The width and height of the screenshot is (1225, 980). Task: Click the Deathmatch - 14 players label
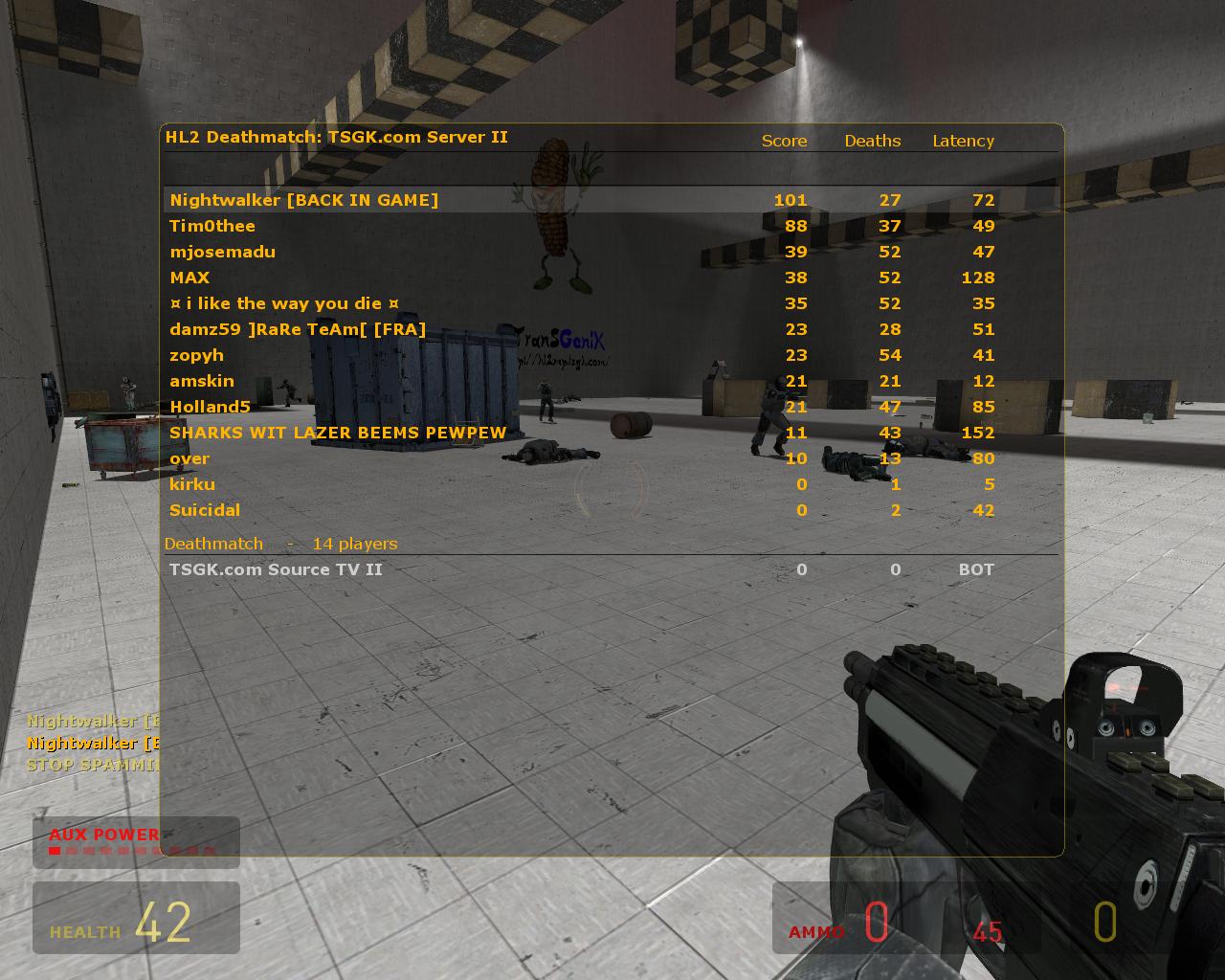point(281,544)
